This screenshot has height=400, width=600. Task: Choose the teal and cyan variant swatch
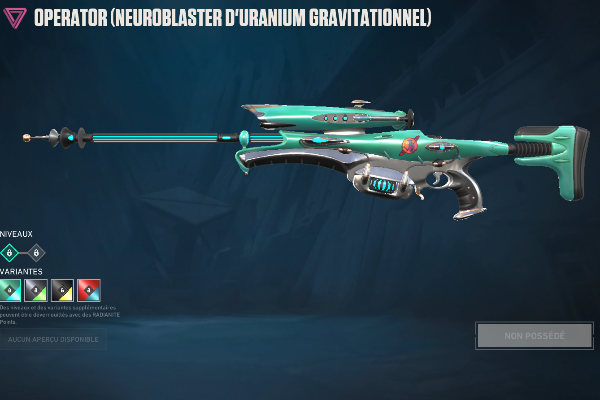(x=10, y=290)
